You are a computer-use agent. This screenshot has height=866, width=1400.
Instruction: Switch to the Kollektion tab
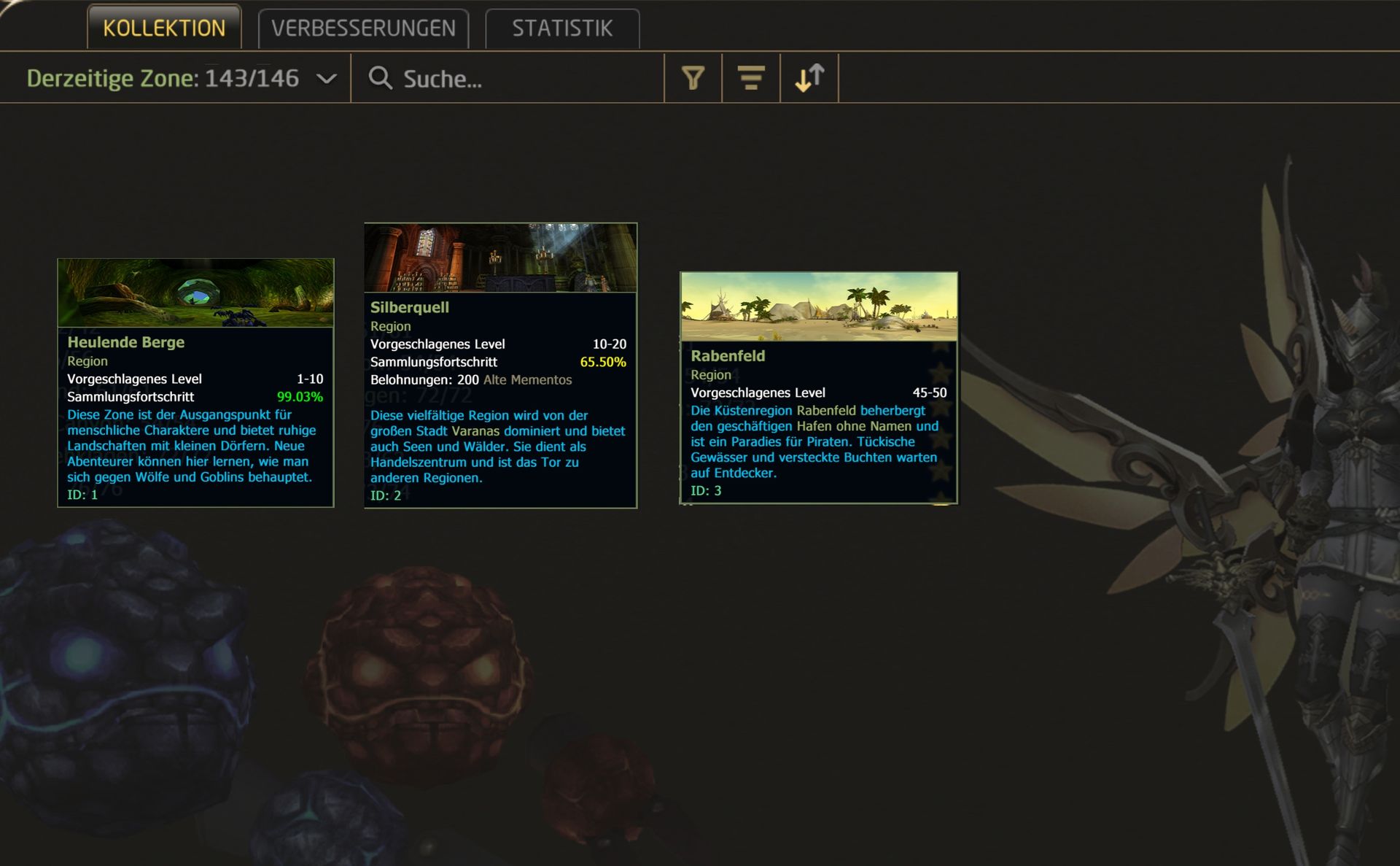164,28
